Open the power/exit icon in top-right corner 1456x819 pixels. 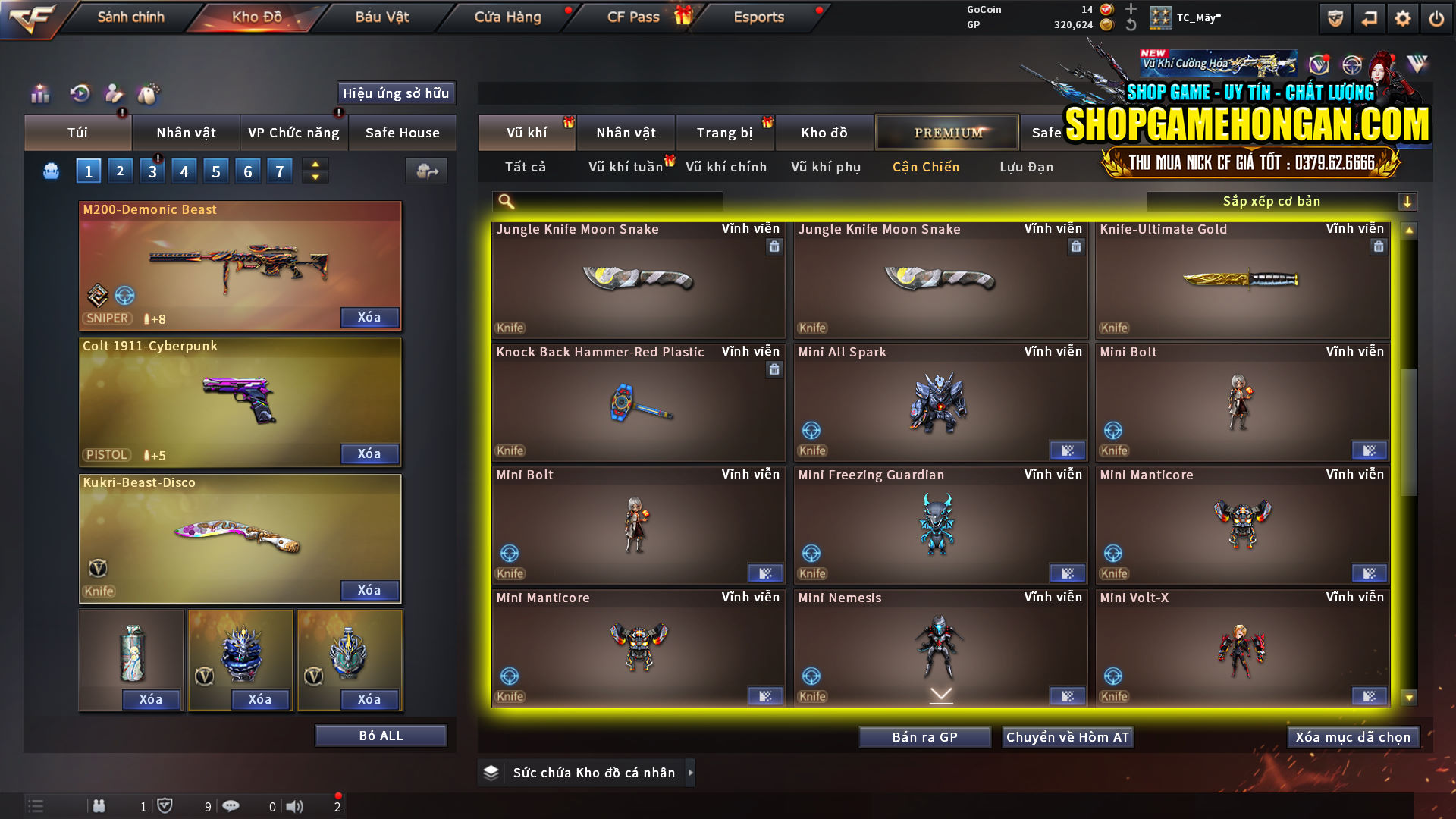click(x=1436, y=17)
